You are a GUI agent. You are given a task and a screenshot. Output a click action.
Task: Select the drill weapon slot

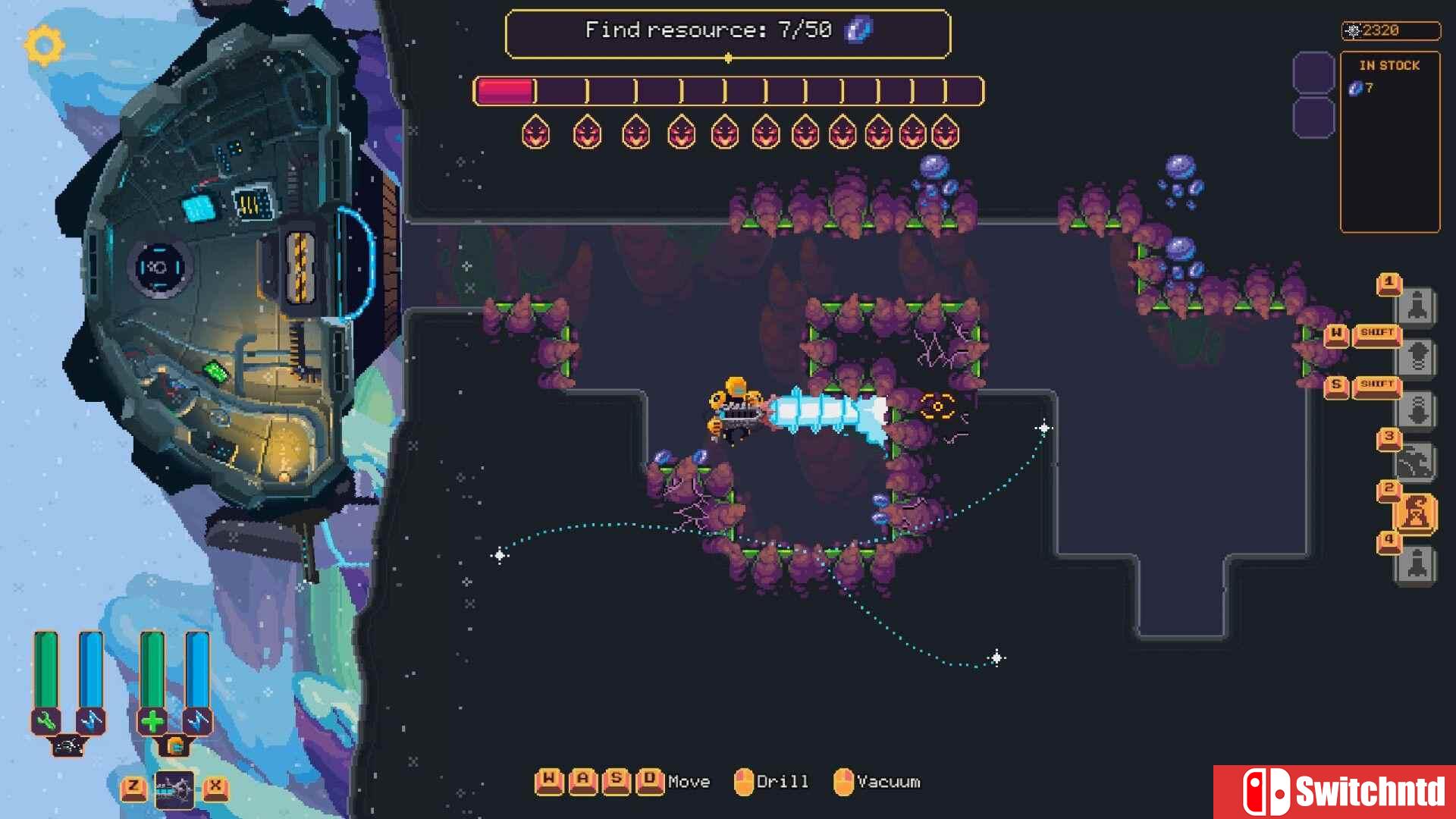coord(174,790)
